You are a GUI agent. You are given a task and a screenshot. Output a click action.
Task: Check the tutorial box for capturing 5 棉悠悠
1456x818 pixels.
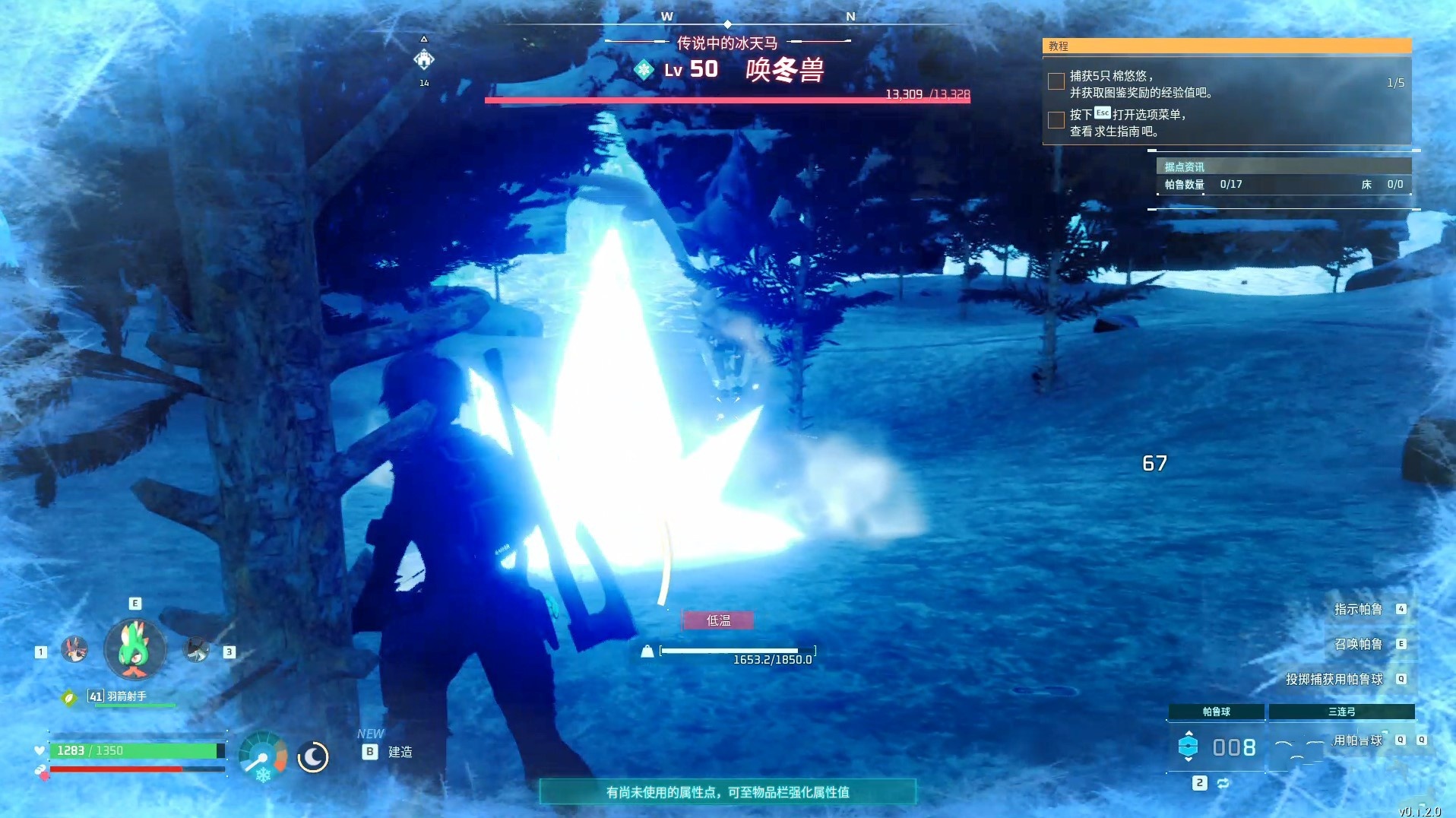coord(1055,81)
